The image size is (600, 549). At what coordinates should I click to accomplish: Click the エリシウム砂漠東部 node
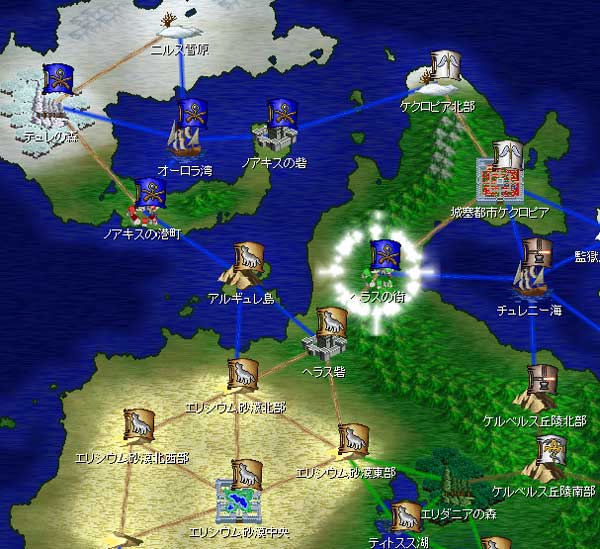[x=350, y=443]
